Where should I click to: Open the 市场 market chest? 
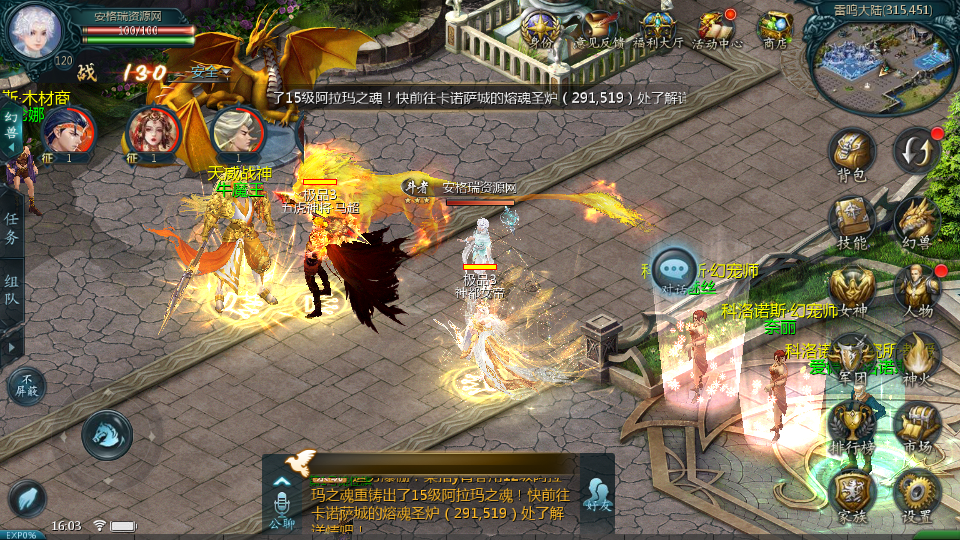pos(916,424)
